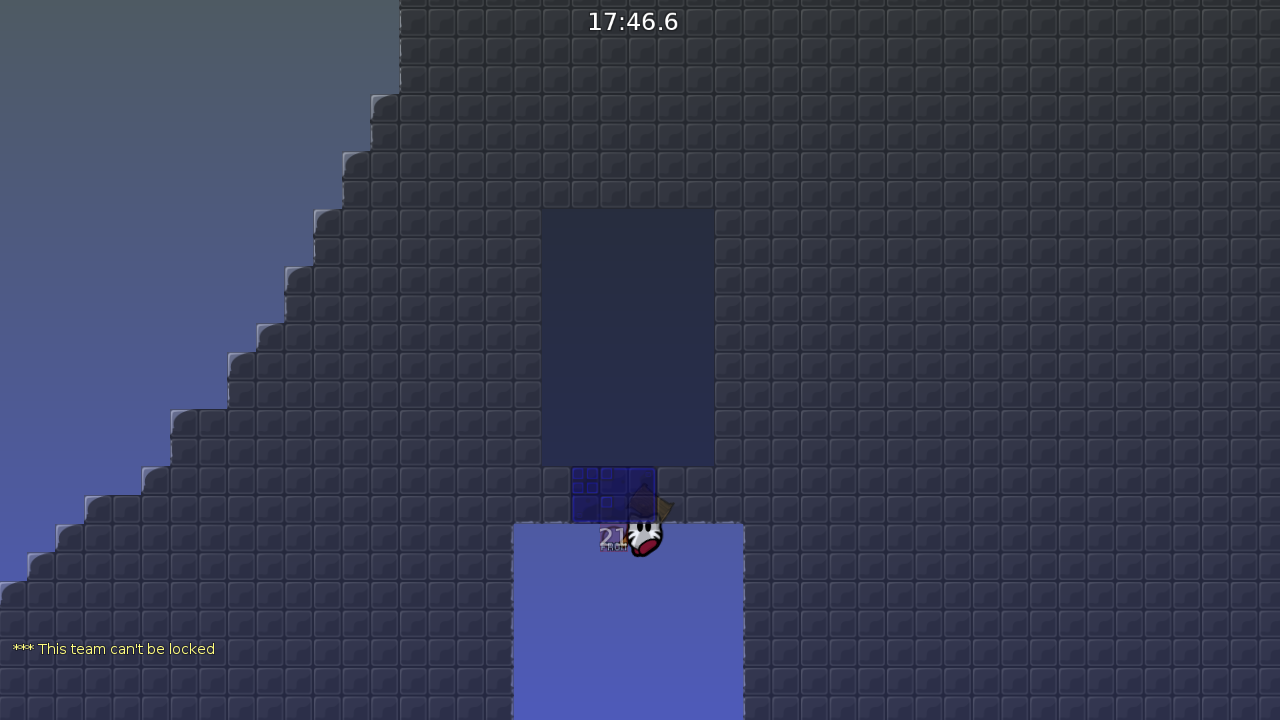Click the brown hat on the tee
Image resolution: width=1280 pixels, height=720 pixels.
tap(643, 500)
